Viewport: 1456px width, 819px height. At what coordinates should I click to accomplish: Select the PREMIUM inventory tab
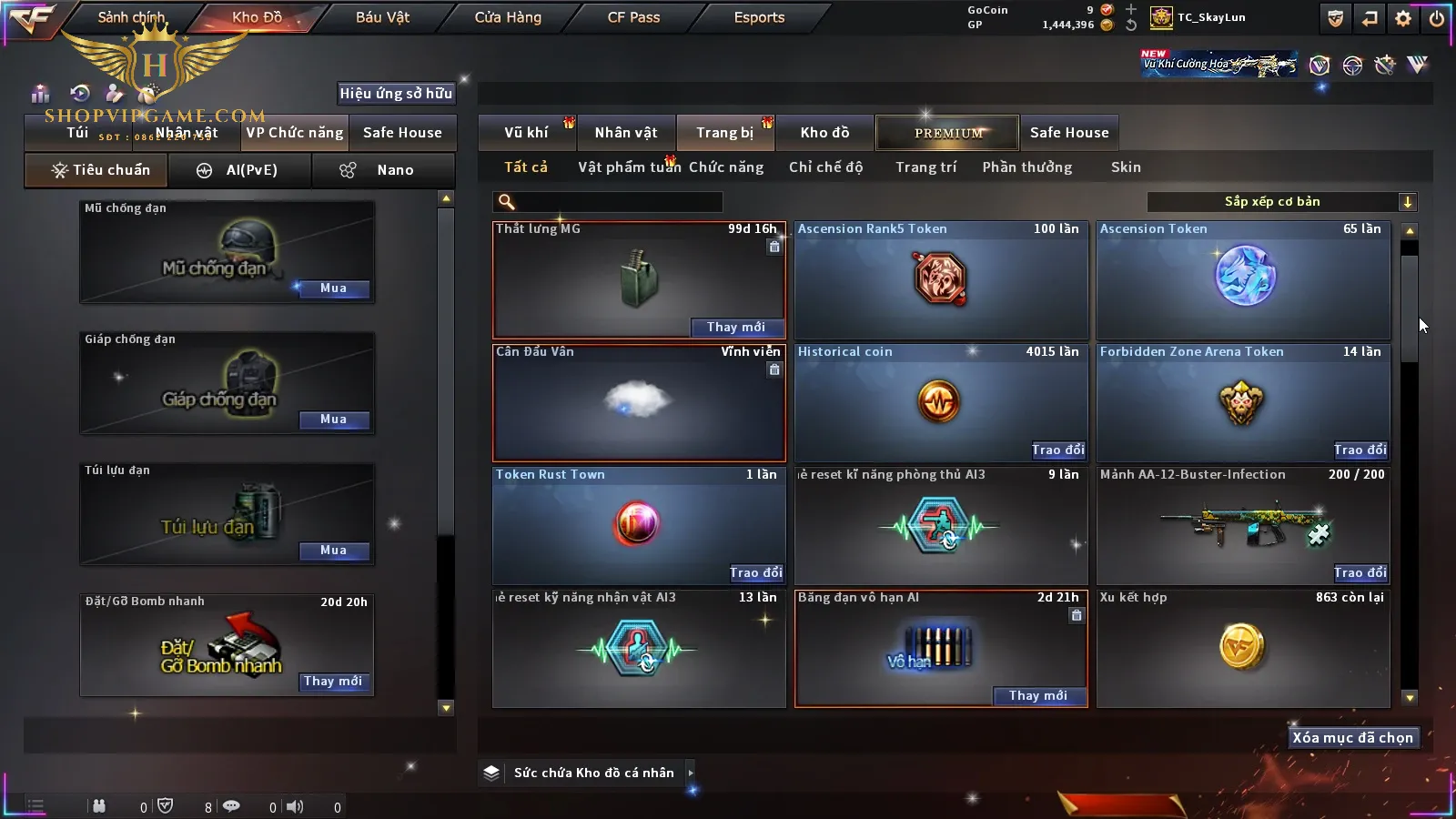click(x=948, y=133)
